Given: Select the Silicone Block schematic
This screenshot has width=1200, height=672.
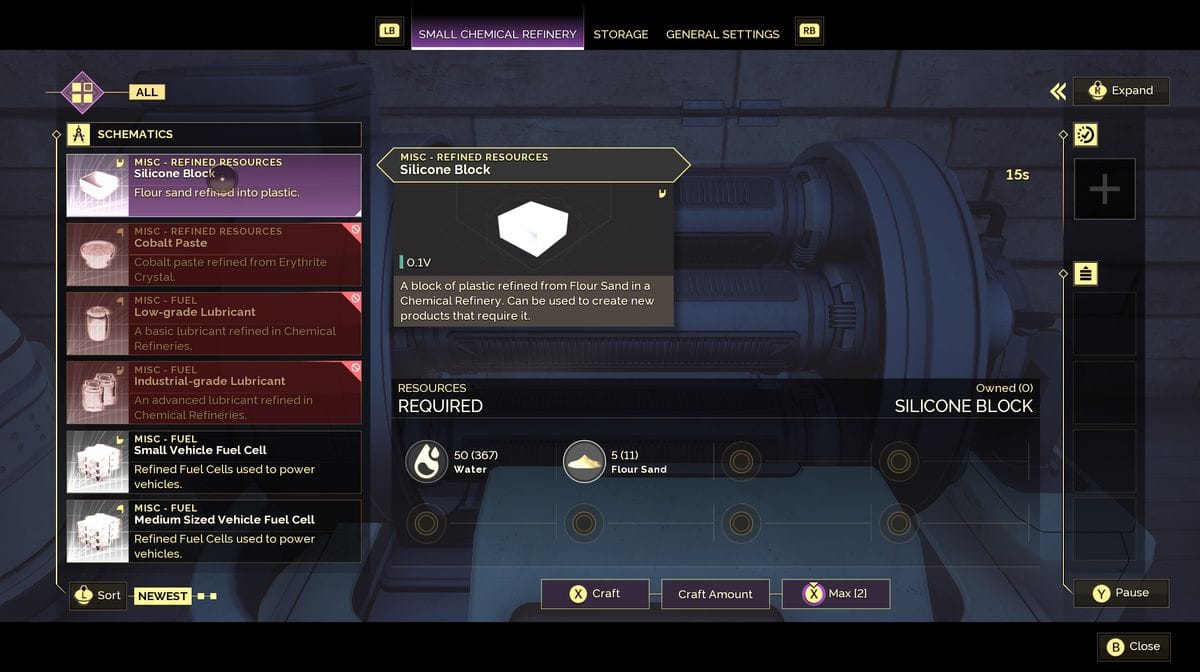Looking at the screenshot, I should pos(214,185).
